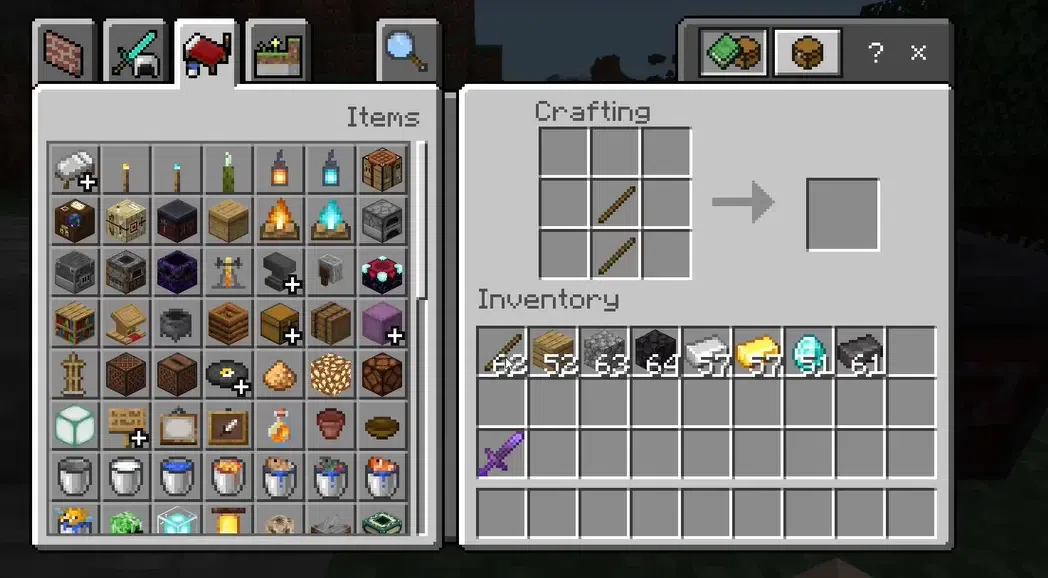1048x578 pixels.
Task: Click the empty crafting output slot
Action: (x=843, y=214)
